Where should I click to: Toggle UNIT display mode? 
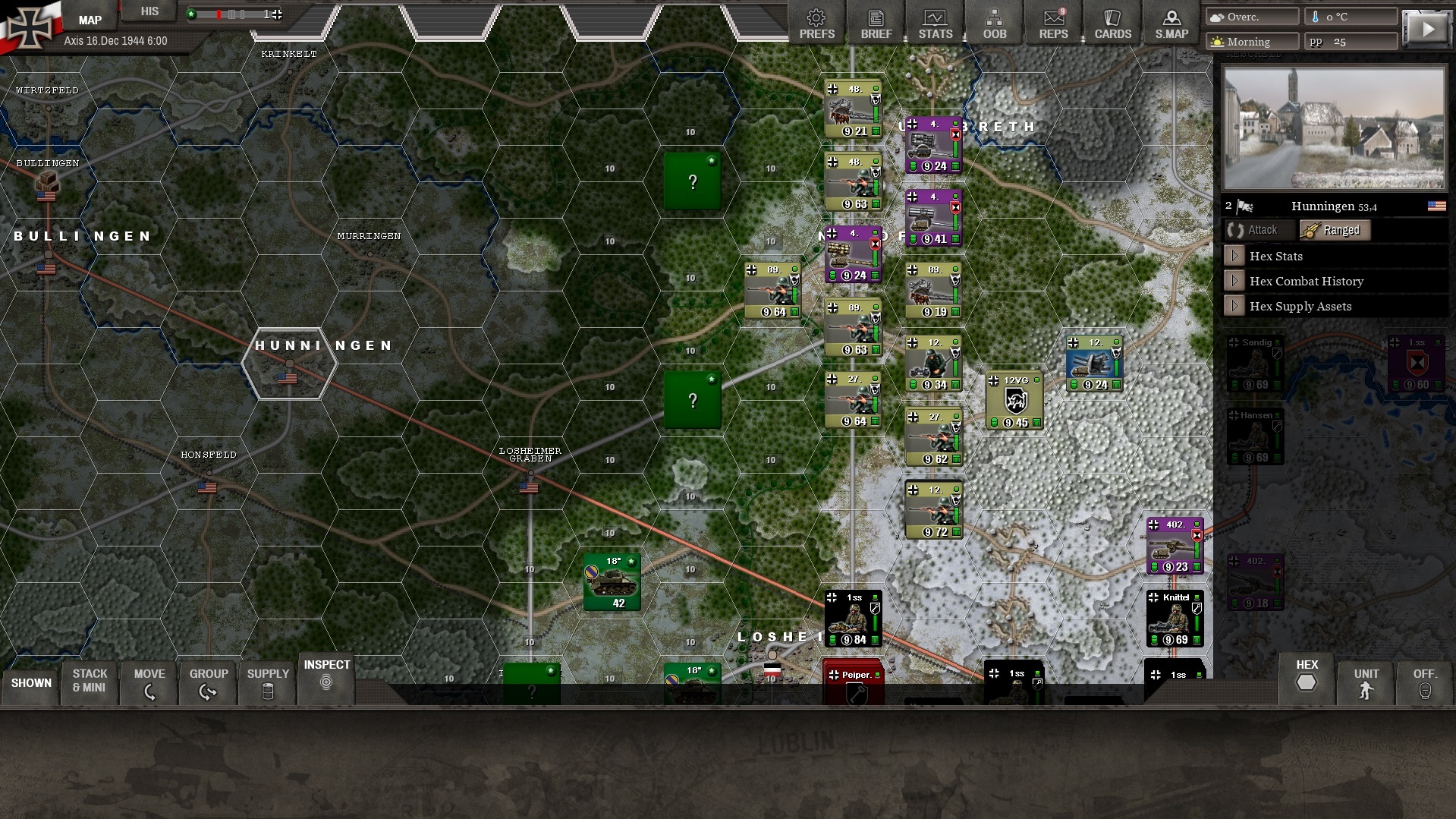click(1366, 682)
